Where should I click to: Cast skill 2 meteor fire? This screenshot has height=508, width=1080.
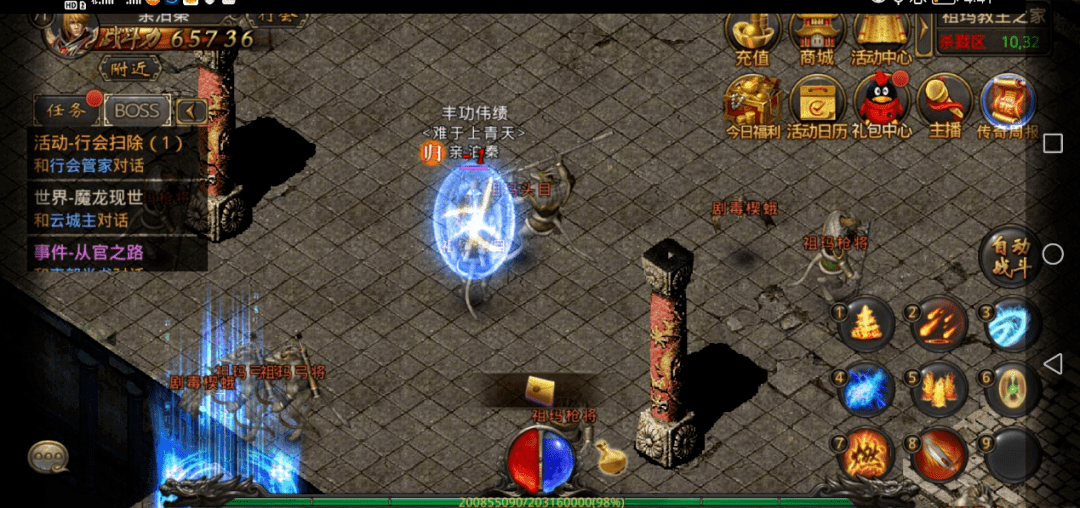938,324
